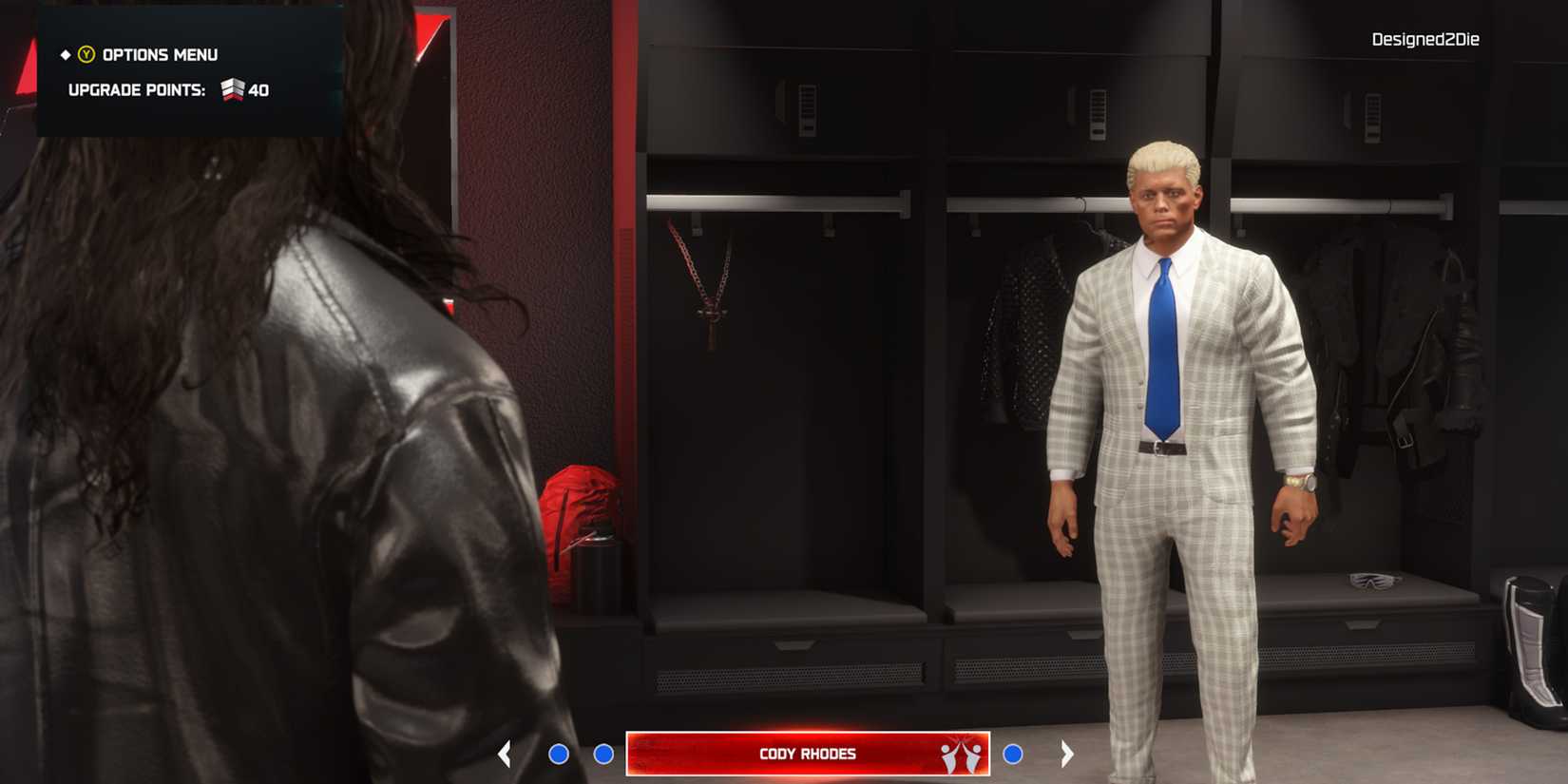Switch to the Cody Rhodes interaction banner
The width and height of the screenshot is (1568, 784).
coord(806,753)
